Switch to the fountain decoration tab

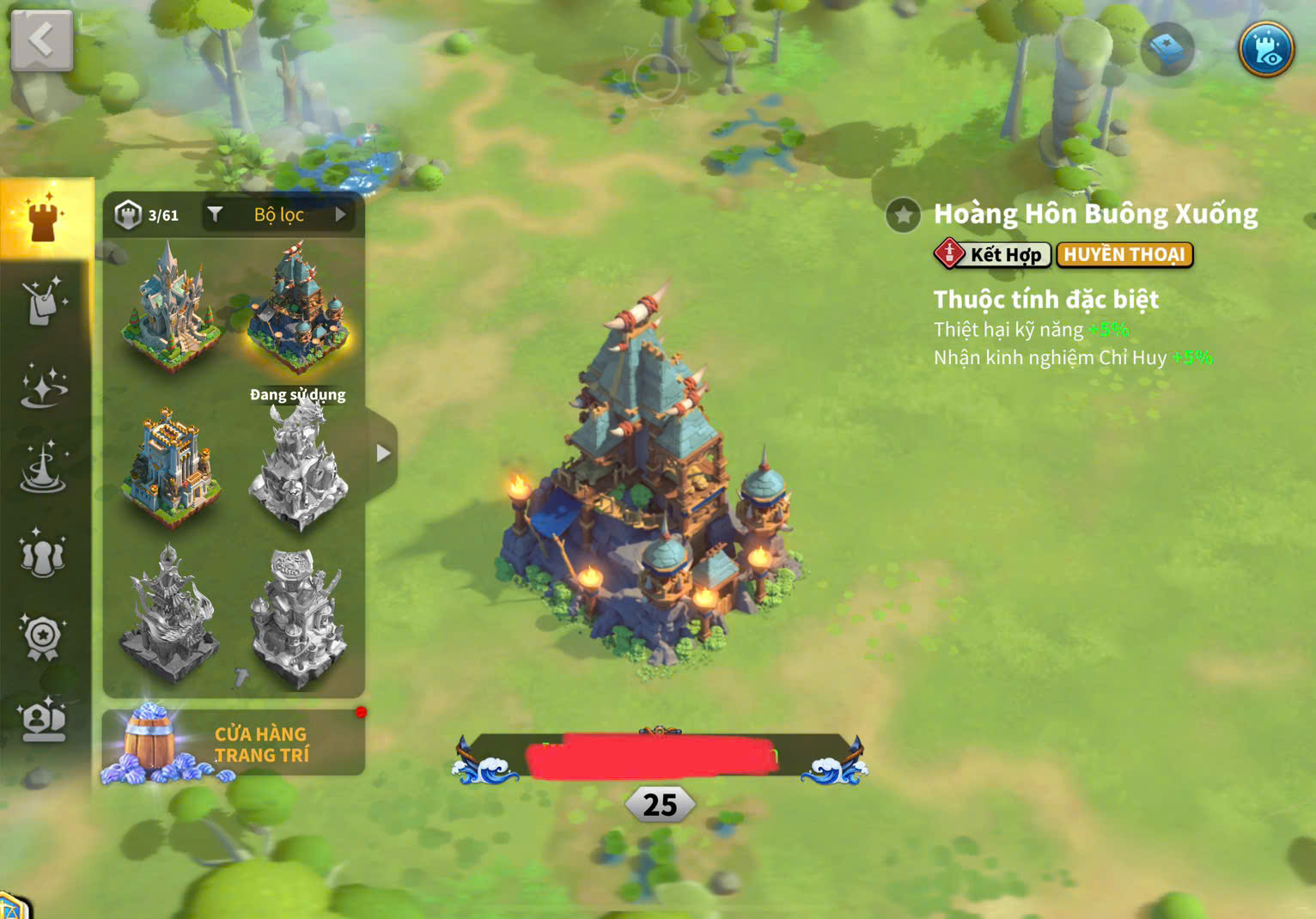[43, 469]
